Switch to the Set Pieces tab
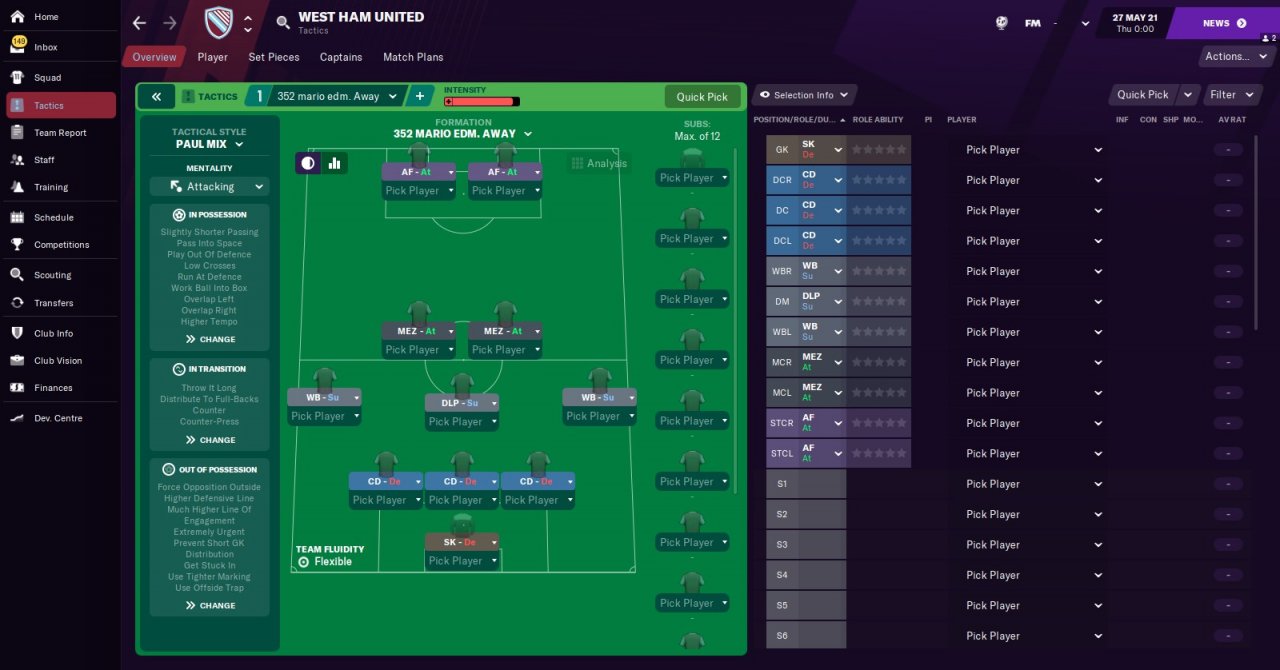 (274, 57)
